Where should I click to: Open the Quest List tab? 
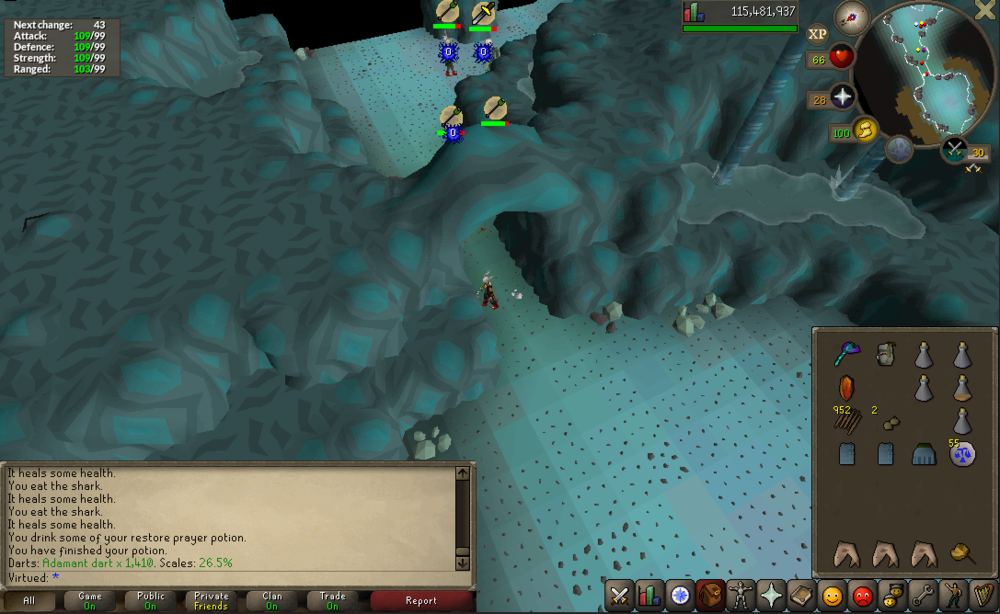(x=680, y=596)
